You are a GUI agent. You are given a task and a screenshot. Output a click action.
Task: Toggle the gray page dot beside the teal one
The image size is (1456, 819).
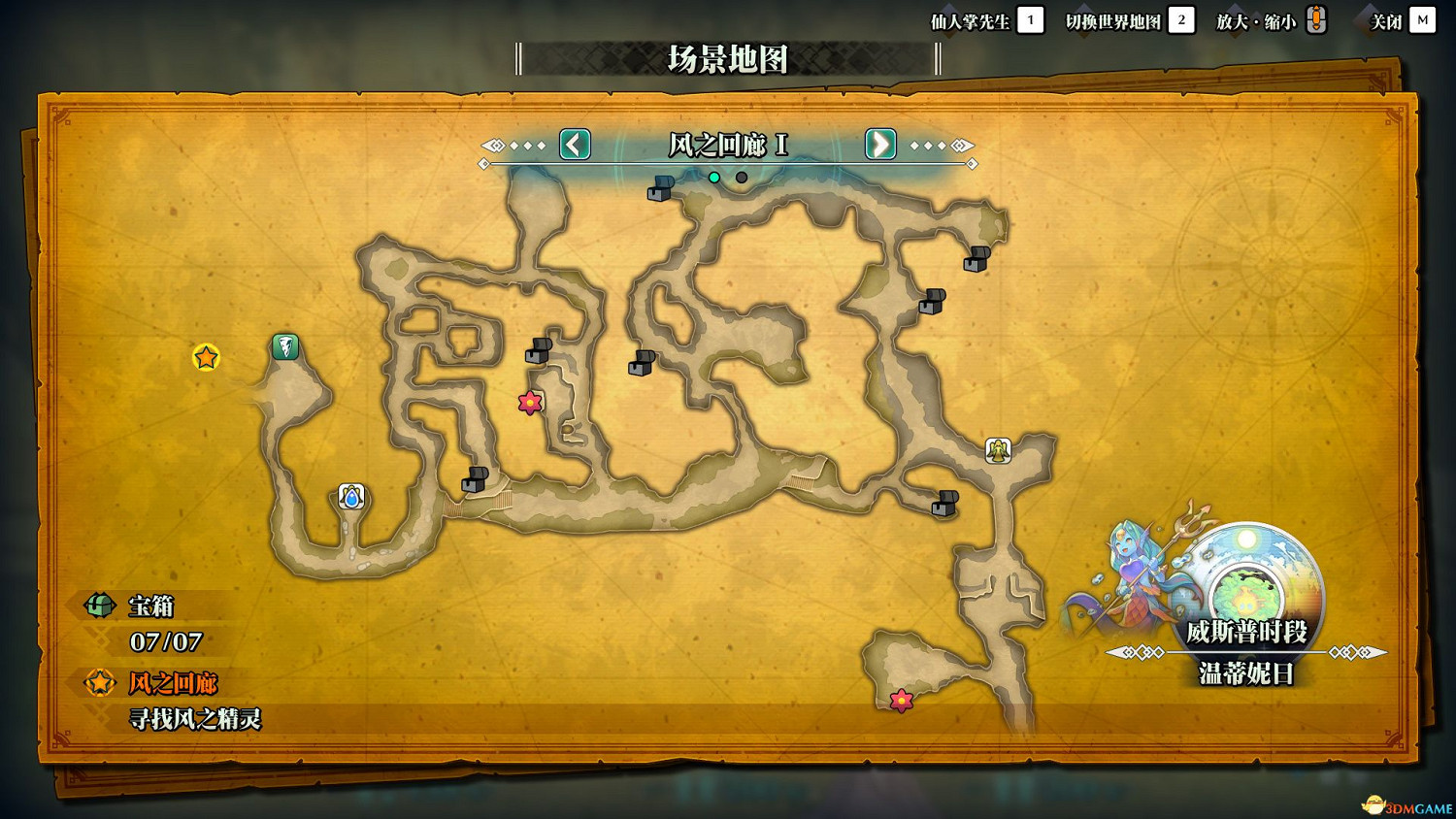pyautogui.click(x=743, y=178)
